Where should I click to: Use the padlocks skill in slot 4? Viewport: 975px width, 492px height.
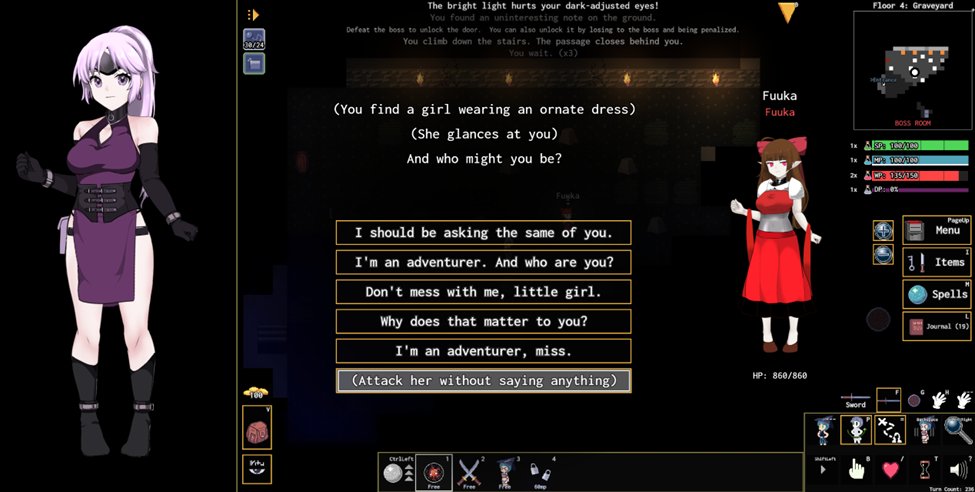tap(540, 470)
